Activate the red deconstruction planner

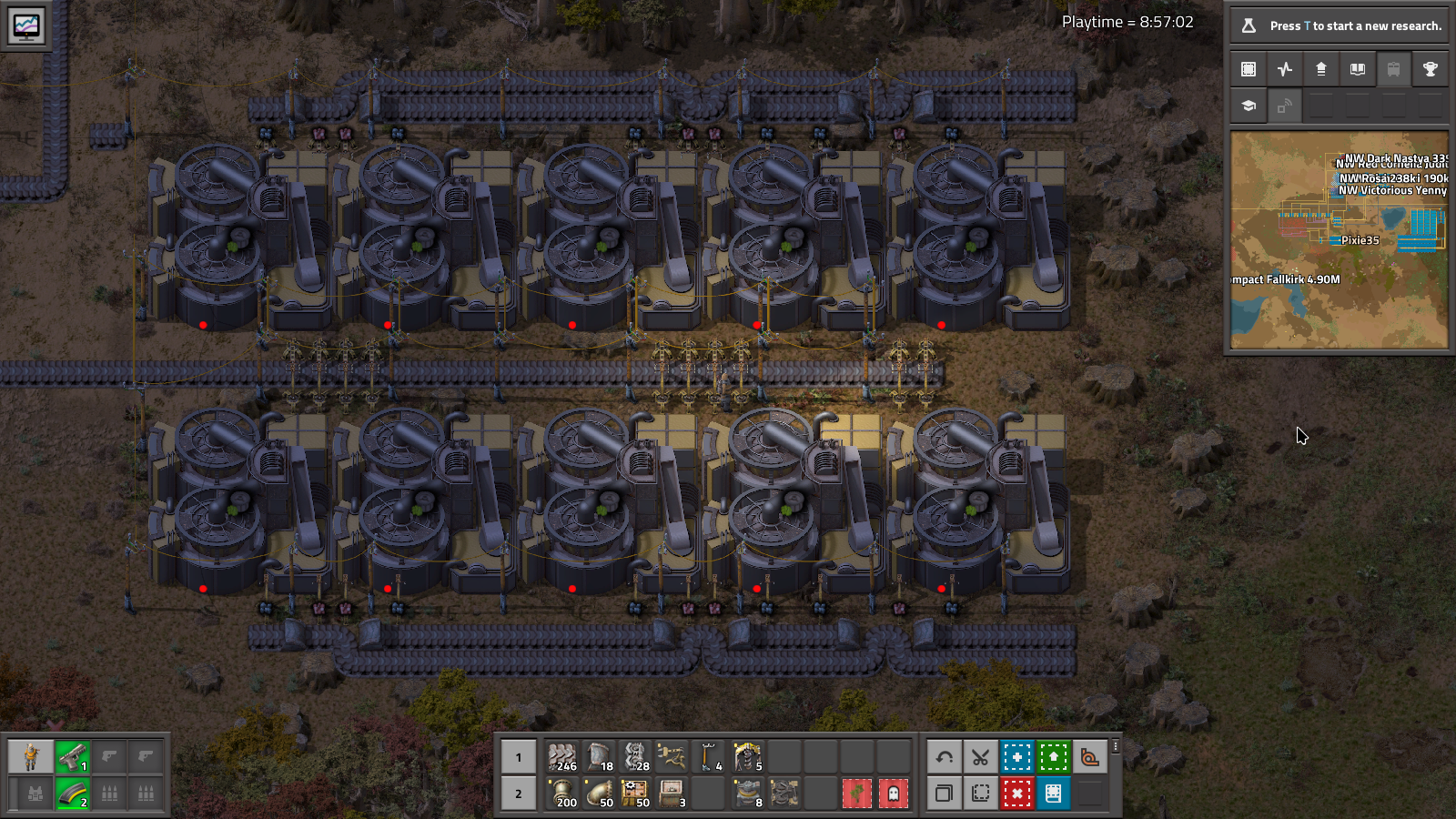tap(1016, 794)
